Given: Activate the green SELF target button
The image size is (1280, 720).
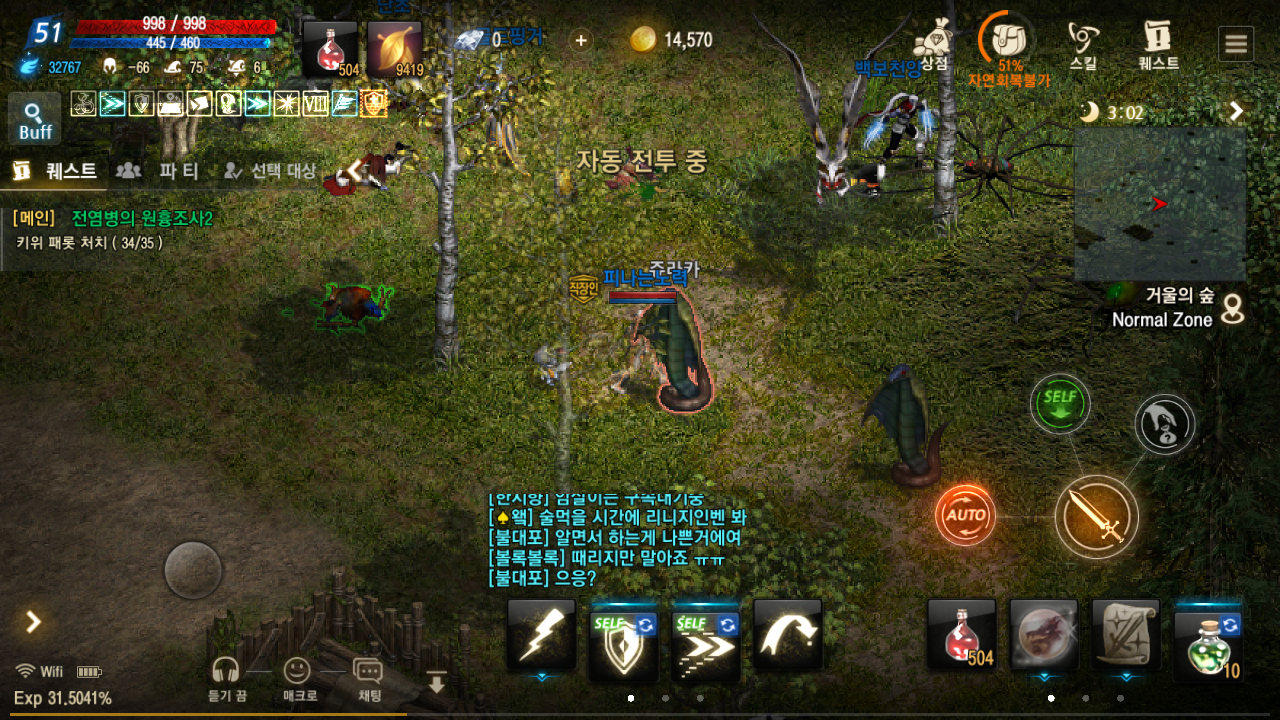Looking at the screenshot, I should tap(1060, 404).
